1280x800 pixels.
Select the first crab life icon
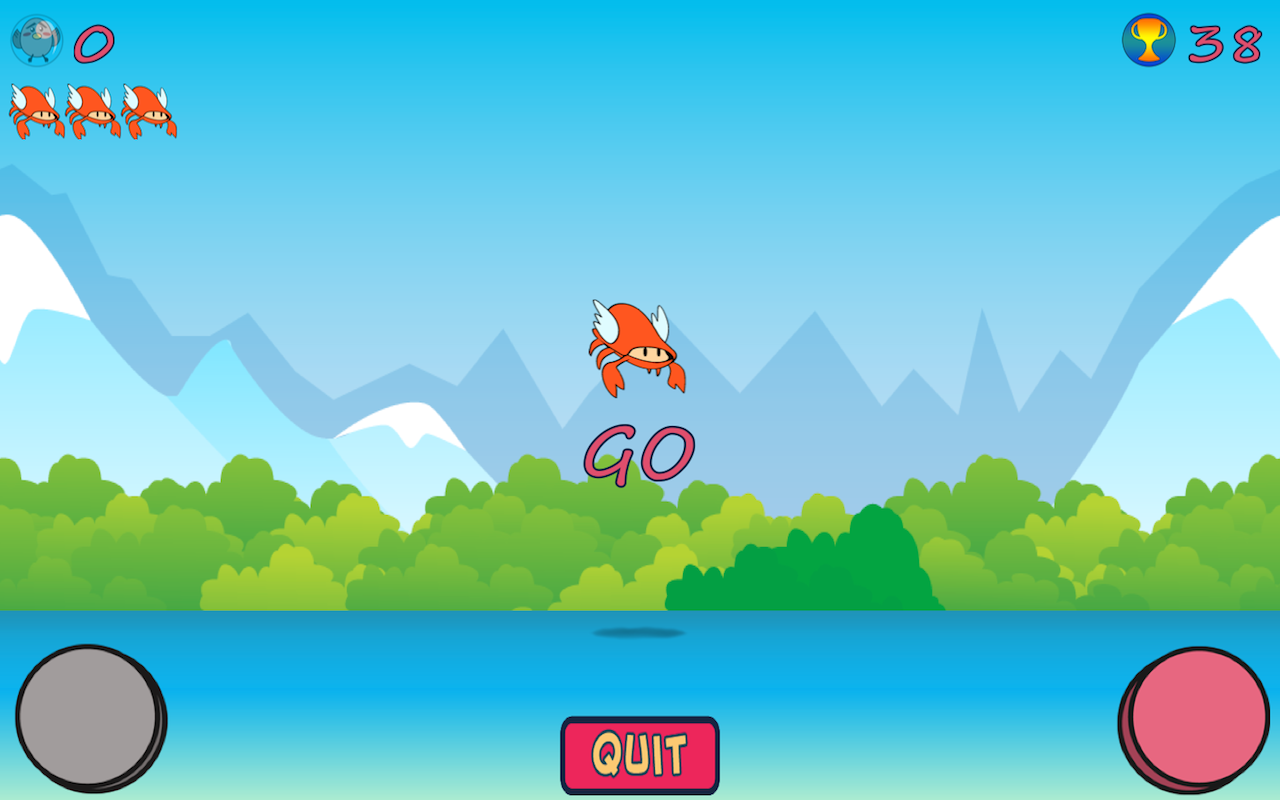32,110
